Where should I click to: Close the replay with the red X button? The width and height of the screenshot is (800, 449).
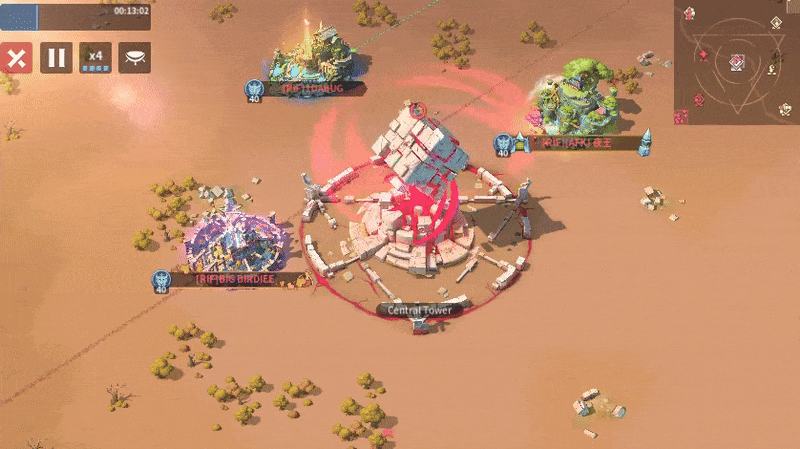16,57
